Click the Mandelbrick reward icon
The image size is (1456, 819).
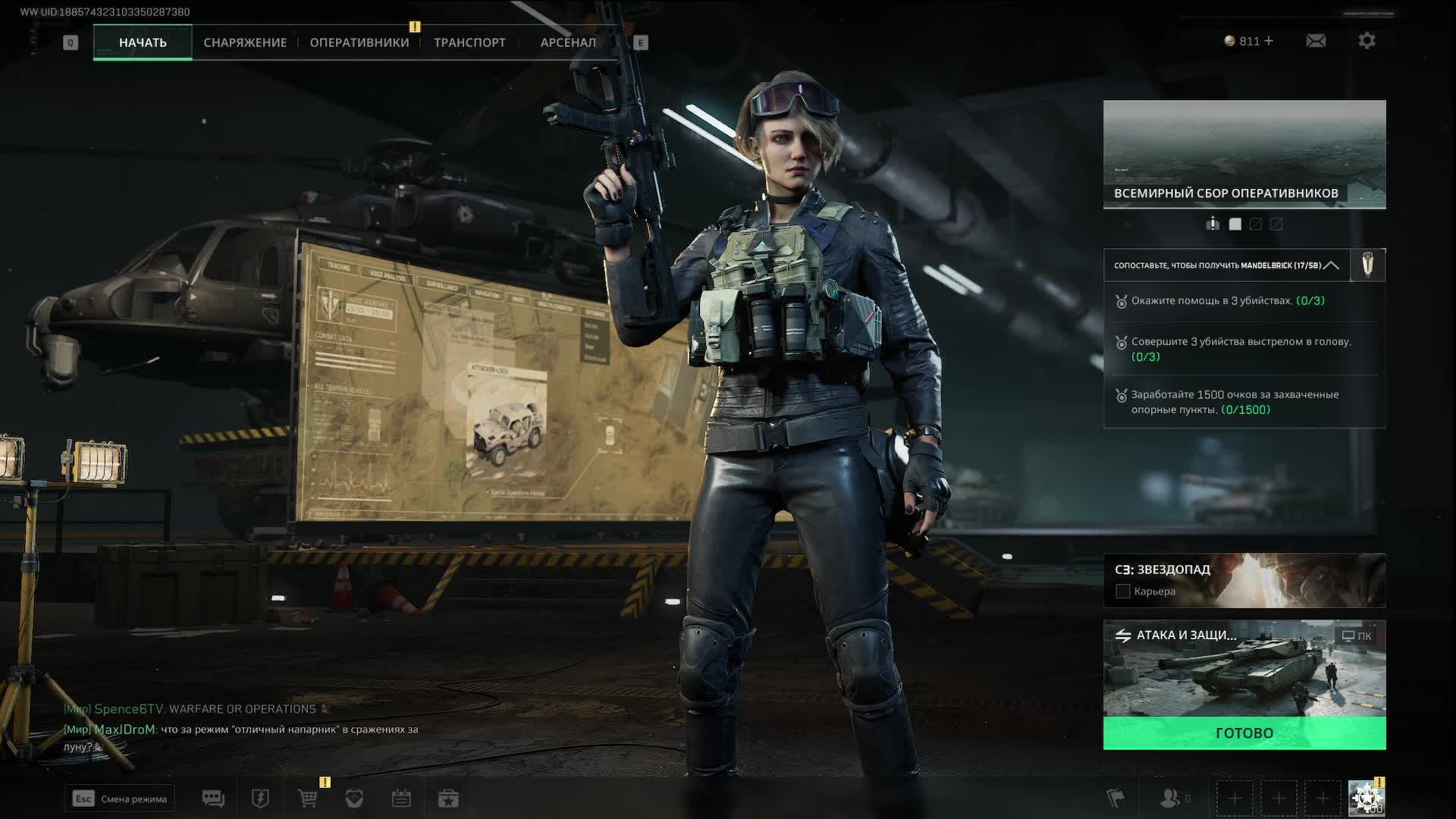1368,265
